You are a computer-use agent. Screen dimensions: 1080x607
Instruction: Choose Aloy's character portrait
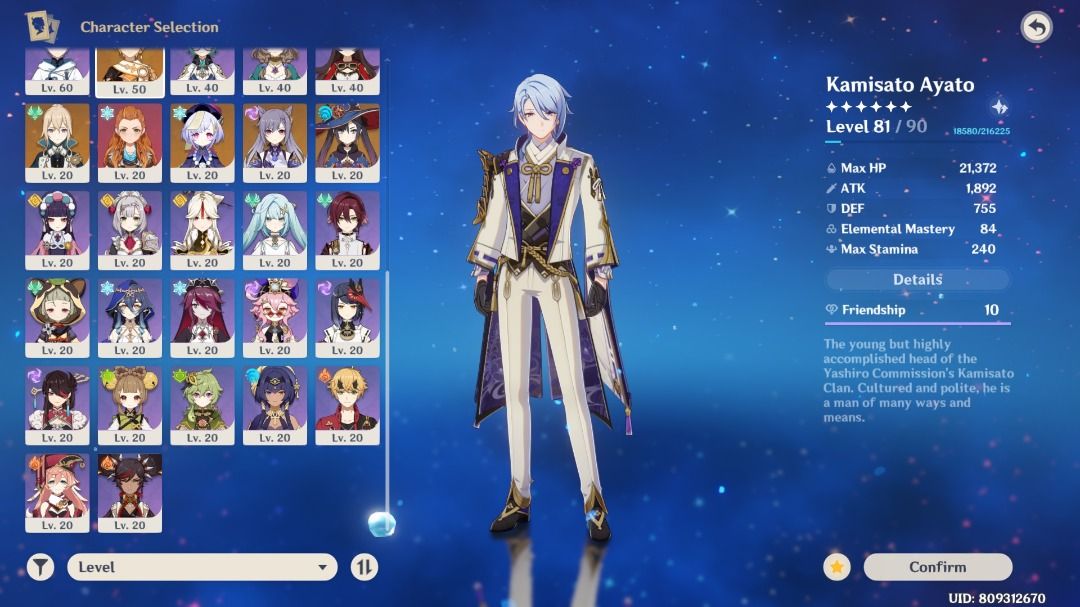coord(130,138)
